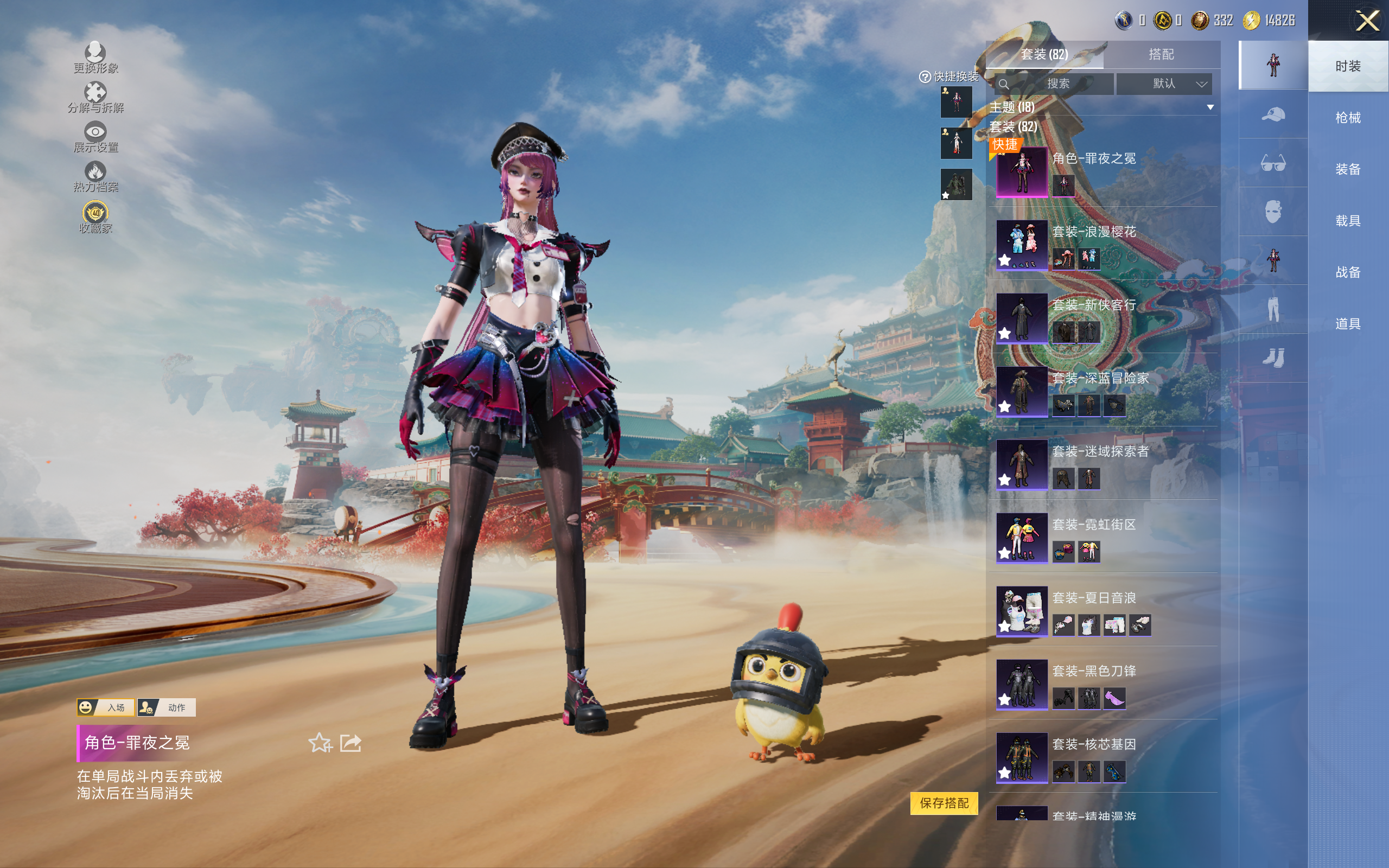This screenshot has width=1389, height=868.
Task: Select the hat category icon
Action: click(1272, 114)
